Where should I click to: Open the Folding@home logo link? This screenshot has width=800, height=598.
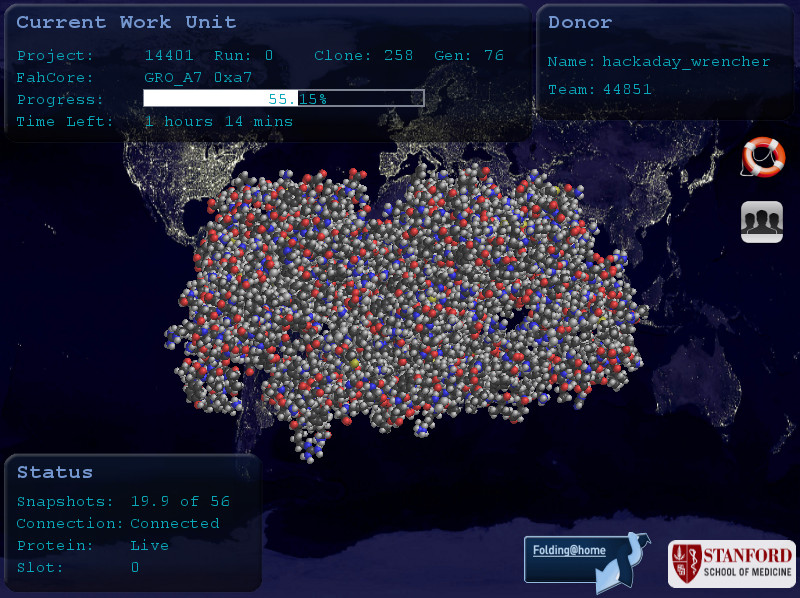579,561
